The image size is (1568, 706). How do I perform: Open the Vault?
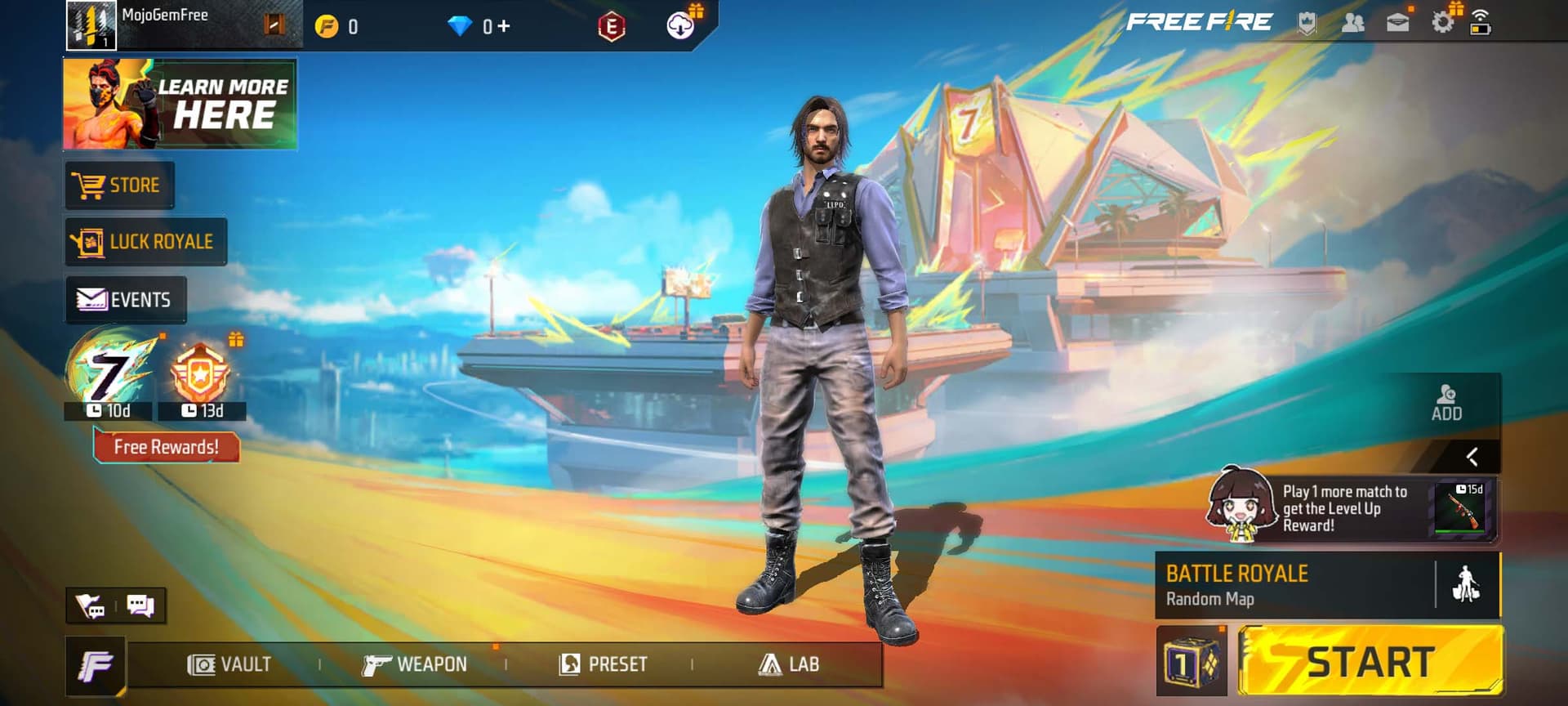point(229,664)
